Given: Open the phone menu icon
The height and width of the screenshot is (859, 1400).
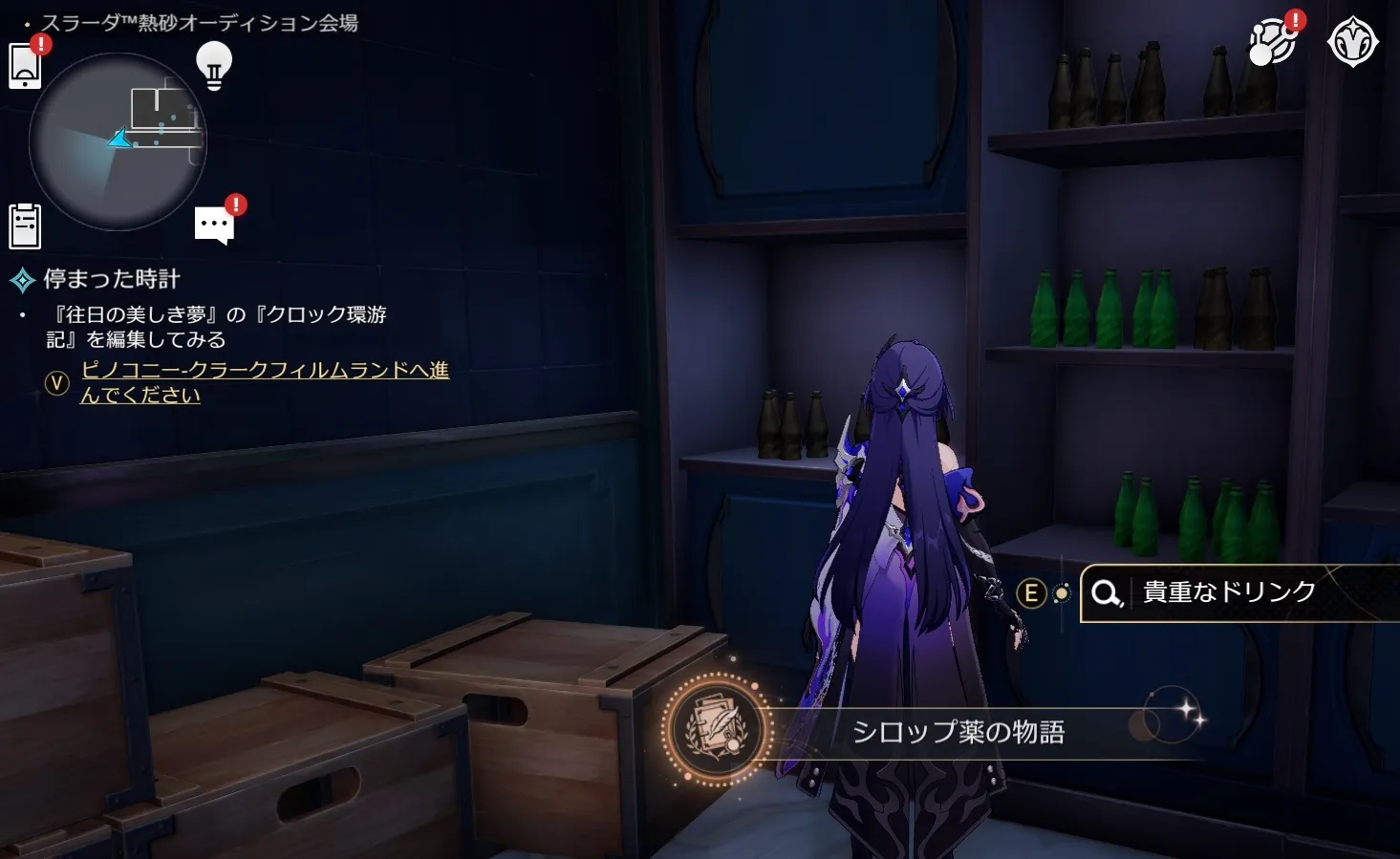Looking at the screenshot, I should pos(25,66).
